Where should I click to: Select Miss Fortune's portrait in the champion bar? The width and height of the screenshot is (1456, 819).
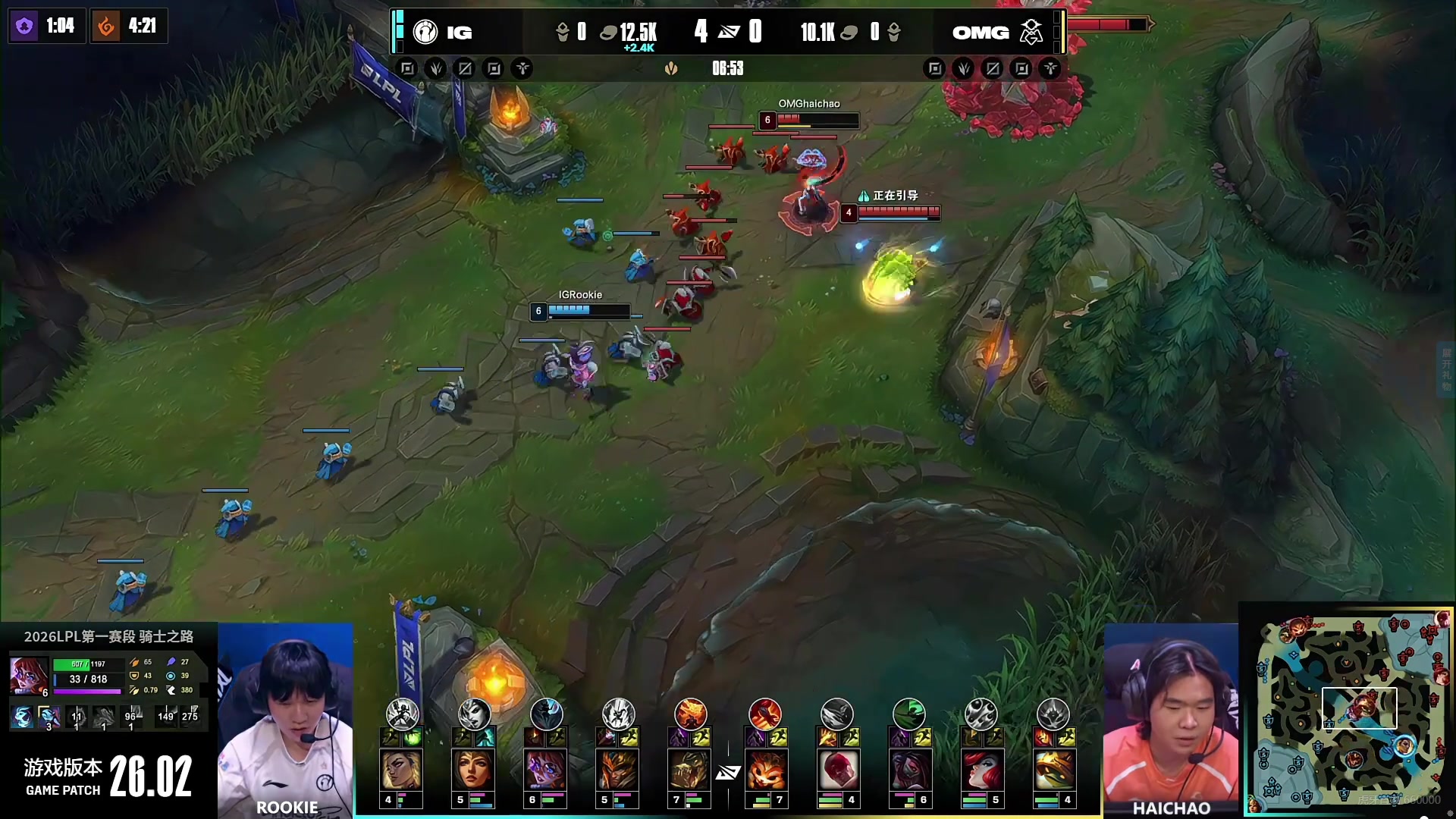[981, 770]
